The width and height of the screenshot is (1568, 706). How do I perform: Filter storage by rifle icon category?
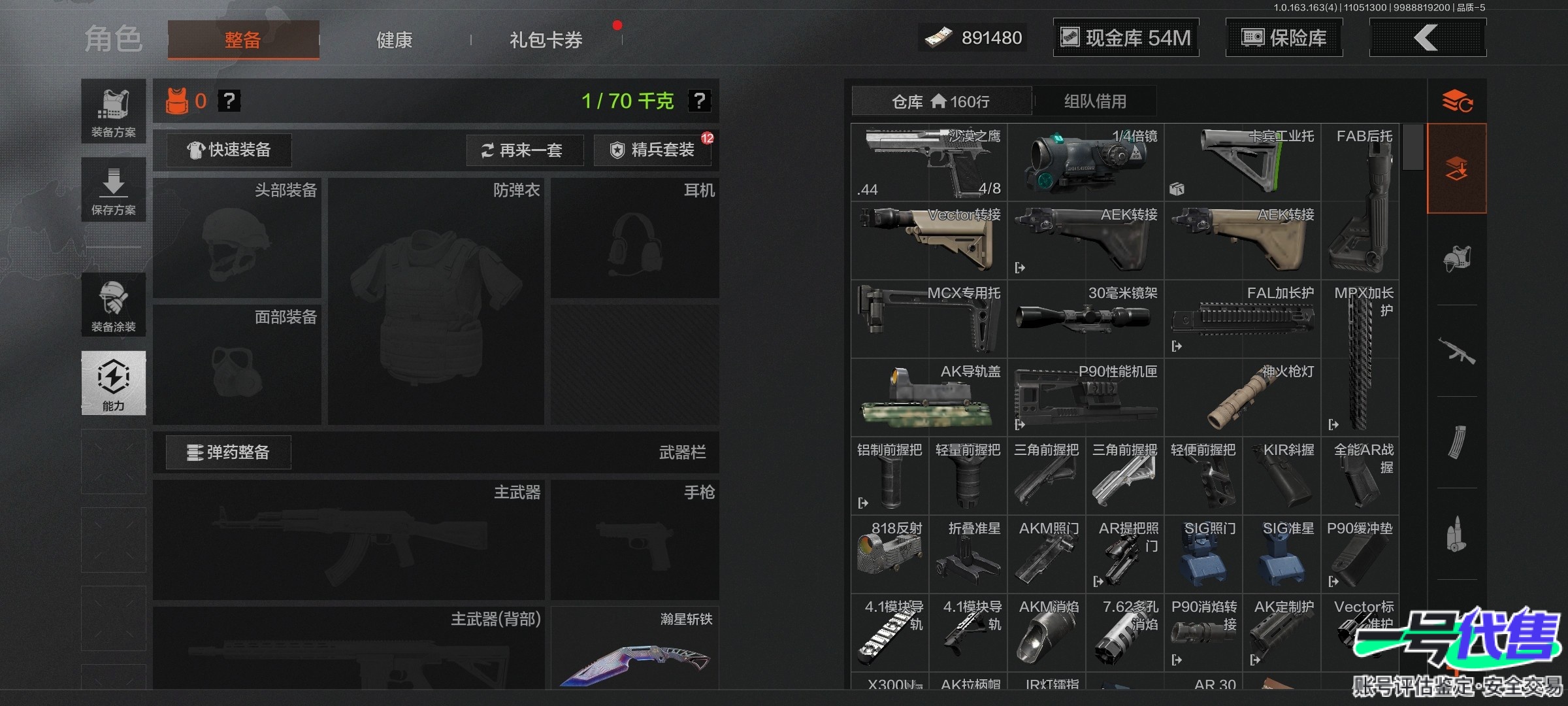coord(1456,351)
